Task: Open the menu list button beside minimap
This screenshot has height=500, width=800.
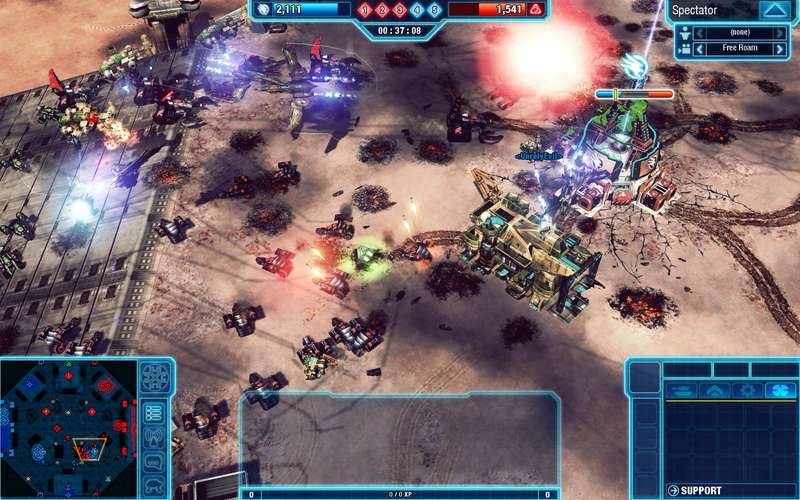Action: pos(154,412)
